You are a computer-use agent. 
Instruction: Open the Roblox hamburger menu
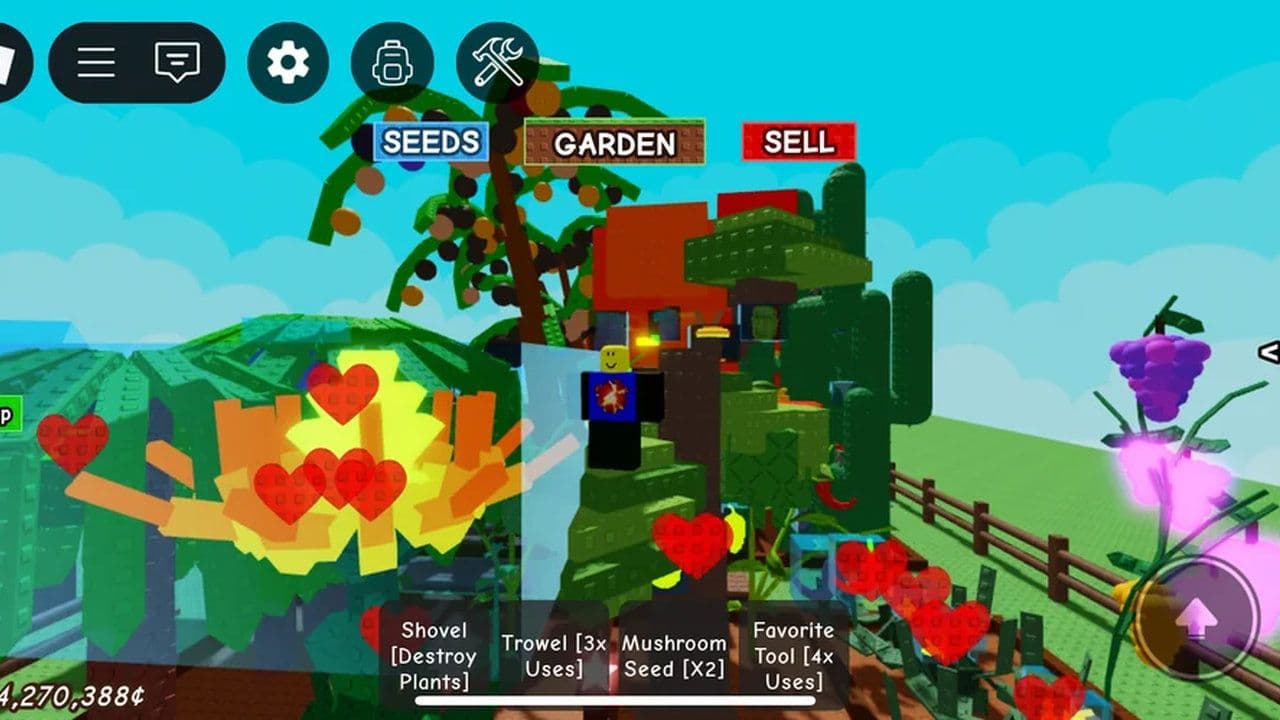(95, 62)
